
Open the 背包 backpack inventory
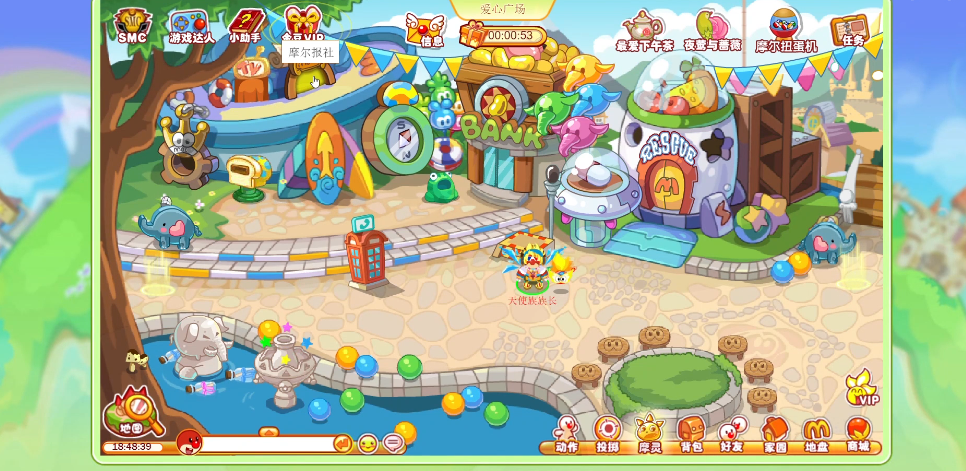coord(691,434)
